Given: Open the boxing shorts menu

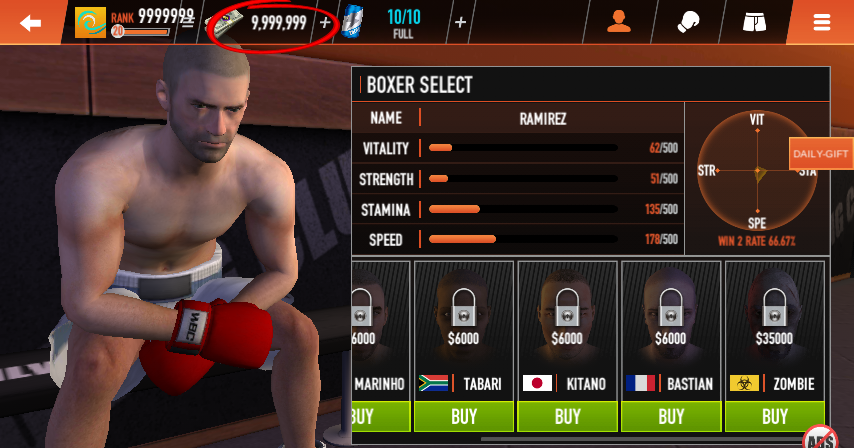Looking at the screenshot, I should [755, 22].
